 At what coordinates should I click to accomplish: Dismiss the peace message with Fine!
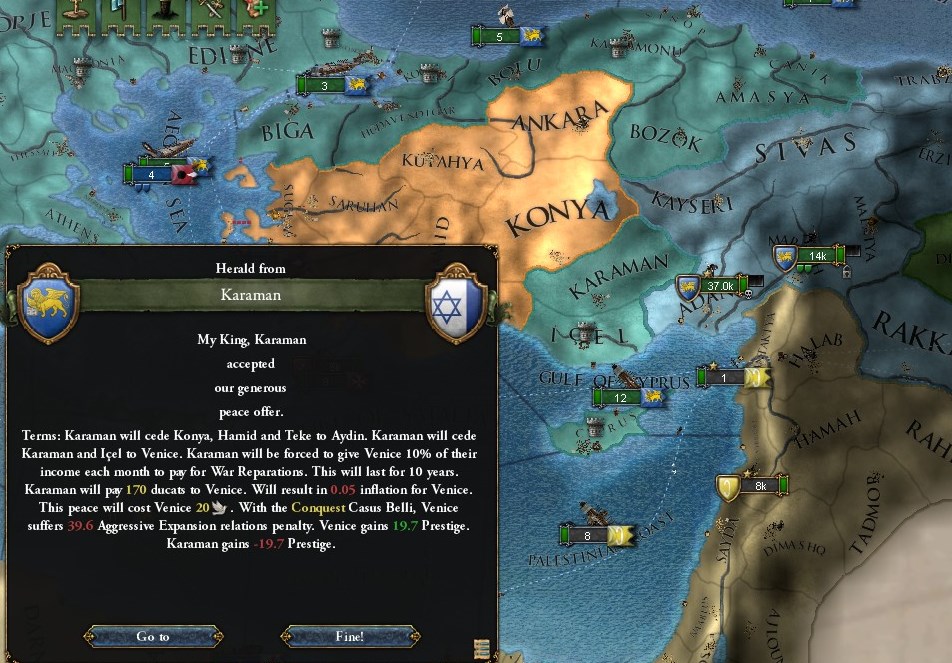tap(350, 636)
